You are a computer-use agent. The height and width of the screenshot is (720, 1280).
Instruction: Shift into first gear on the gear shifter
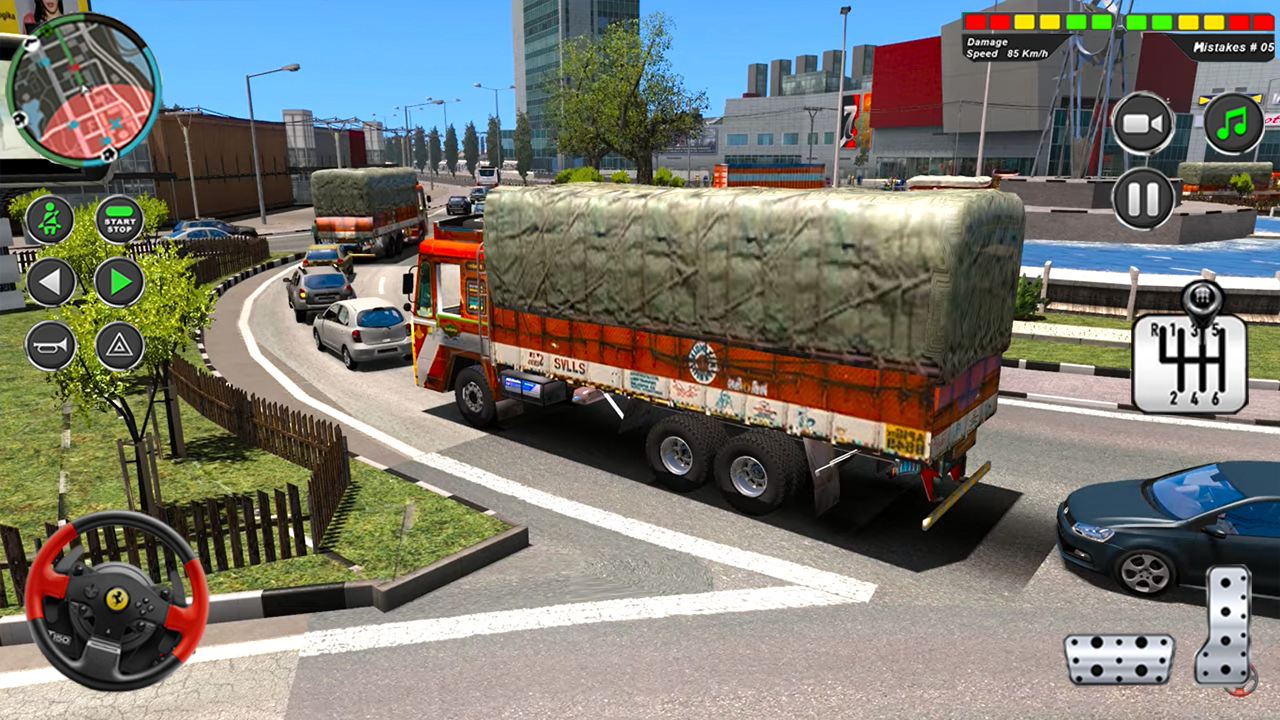1173,330
